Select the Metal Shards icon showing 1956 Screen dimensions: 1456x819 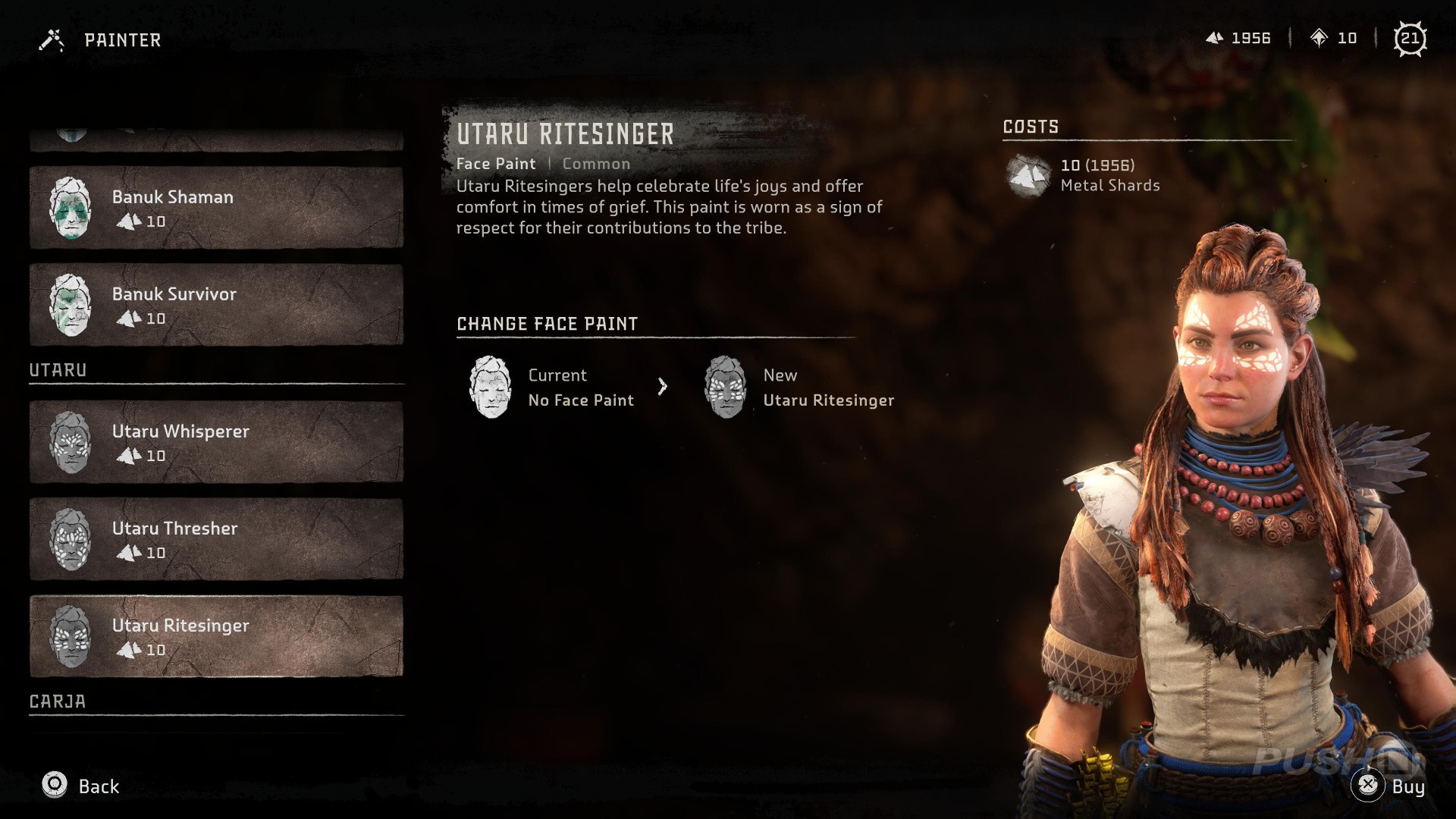coord(1216,38)
